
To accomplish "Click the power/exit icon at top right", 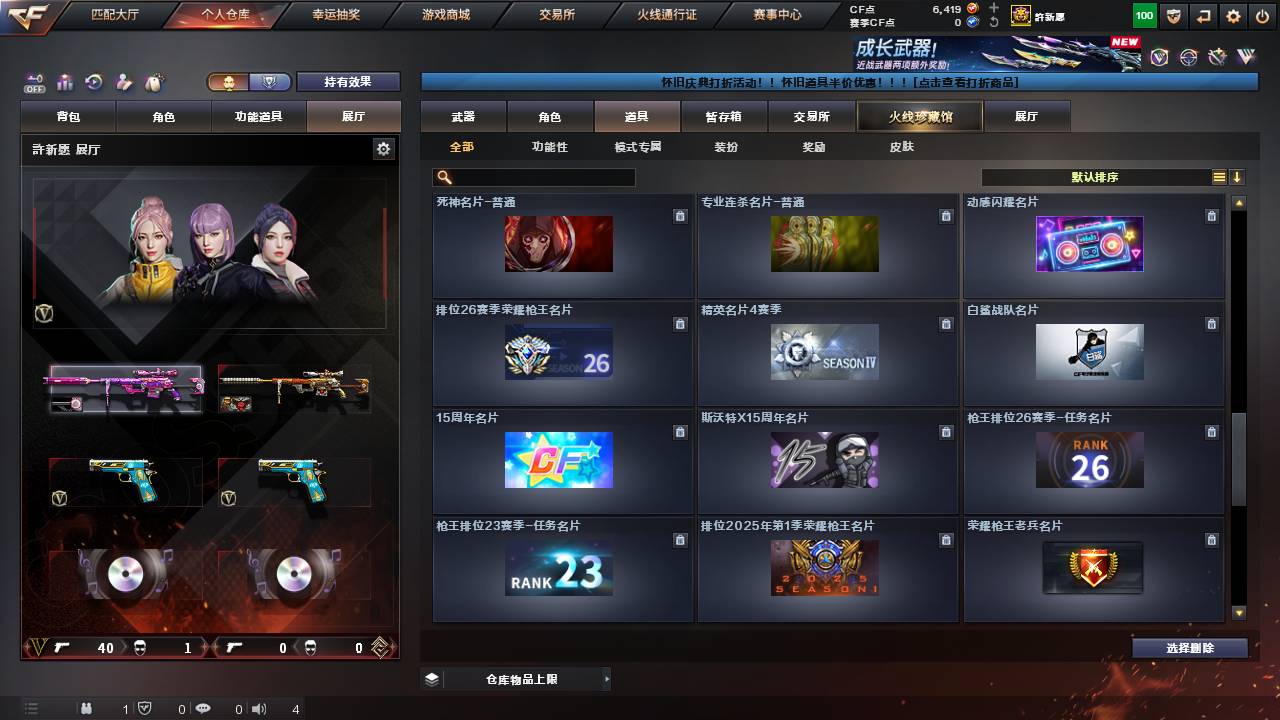I will point(1263,15).
